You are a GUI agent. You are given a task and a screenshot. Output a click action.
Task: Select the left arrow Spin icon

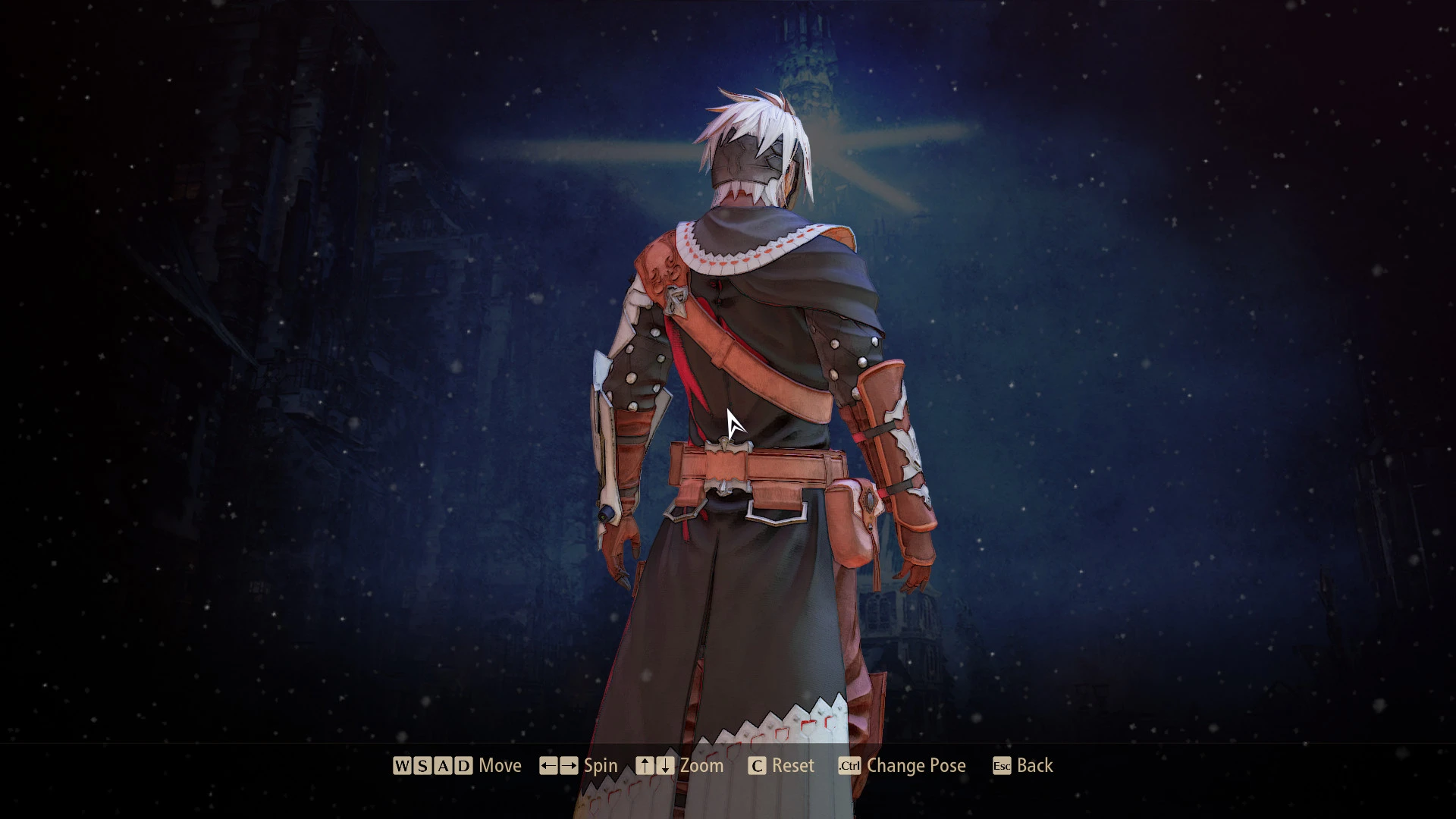pos(551,765)
